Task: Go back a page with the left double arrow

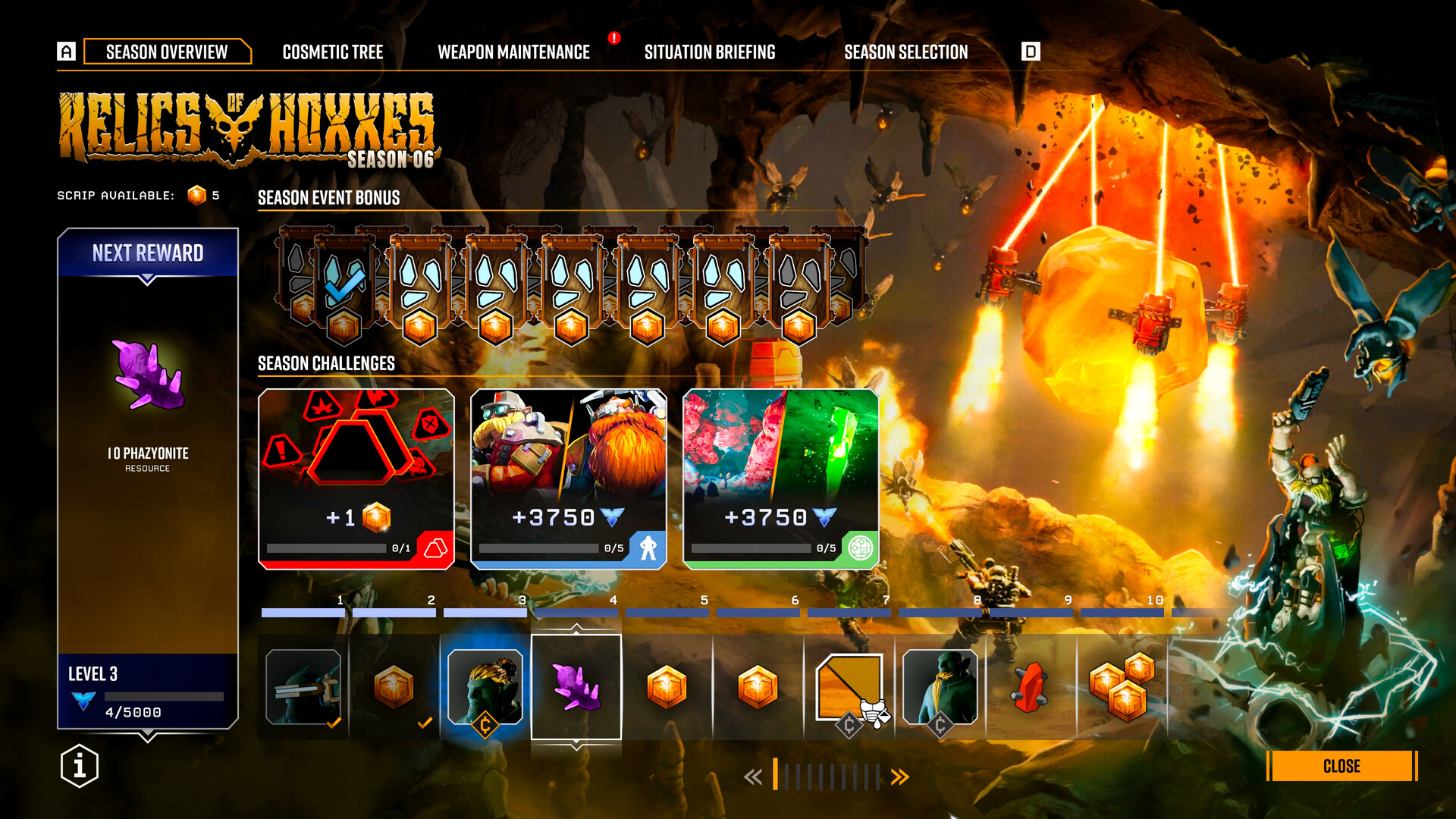Action: pos(753,776)
